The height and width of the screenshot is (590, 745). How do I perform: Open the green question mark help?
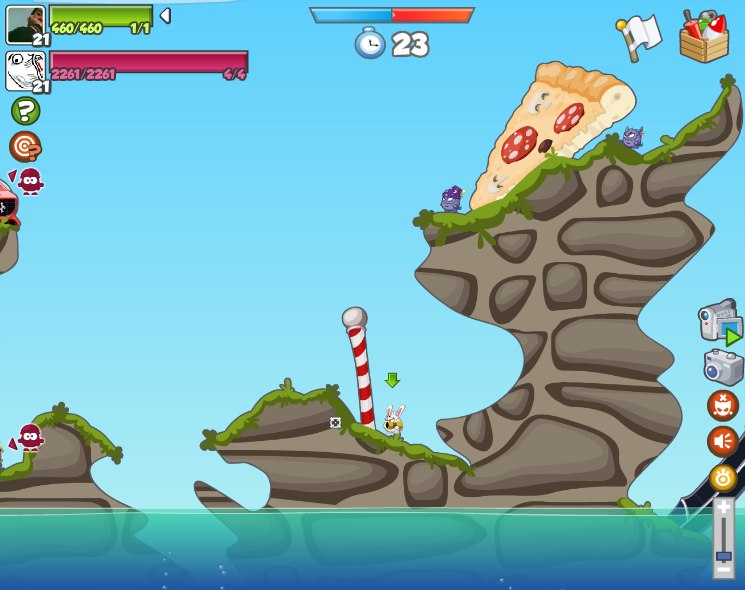(x=25, y=110)
